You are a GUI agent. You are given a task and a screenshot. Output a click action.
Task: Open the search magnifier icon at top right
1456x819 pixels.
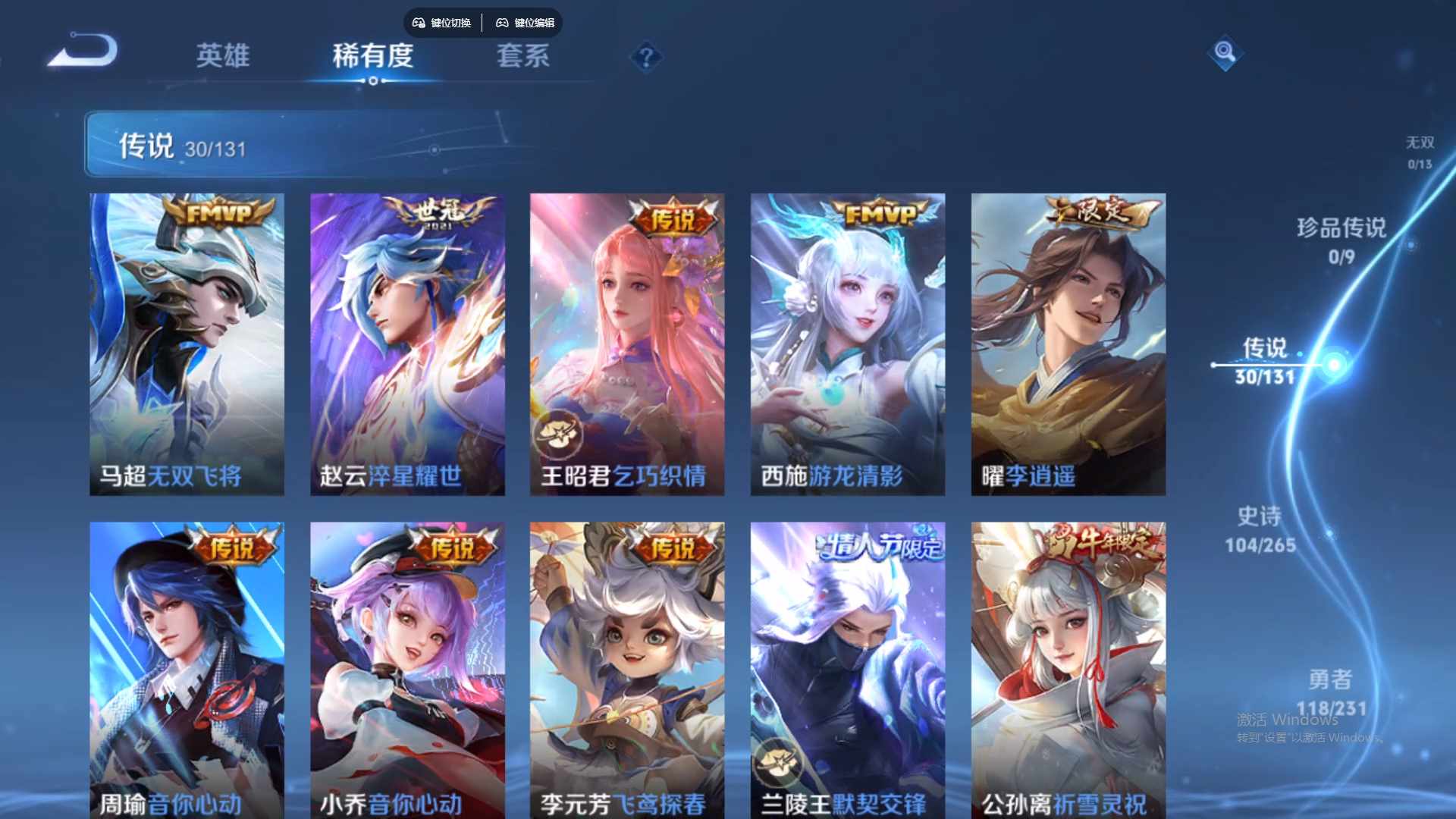coord(1225,54)
